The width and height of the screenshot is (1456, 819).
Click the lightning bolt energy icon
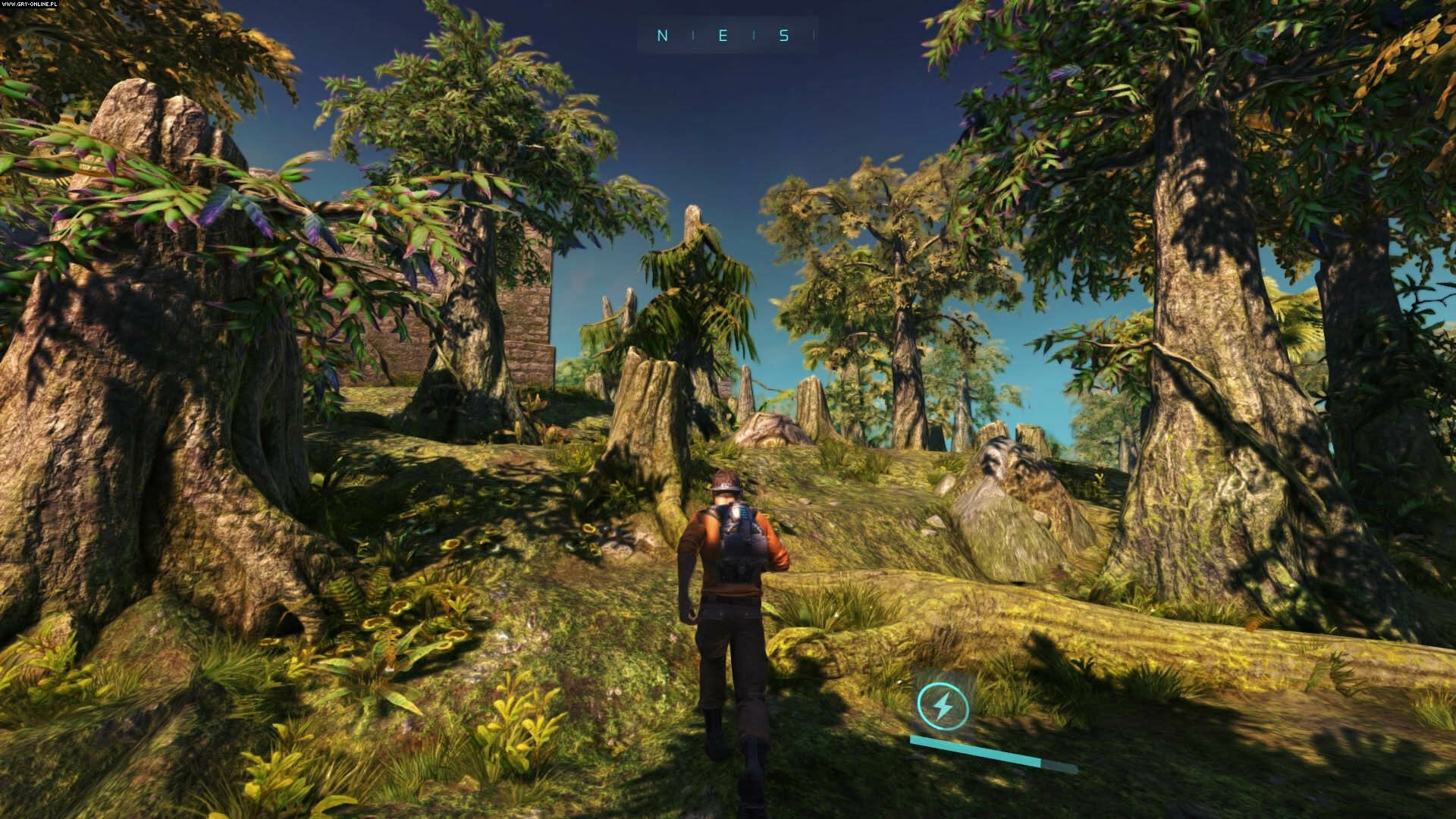941,705
